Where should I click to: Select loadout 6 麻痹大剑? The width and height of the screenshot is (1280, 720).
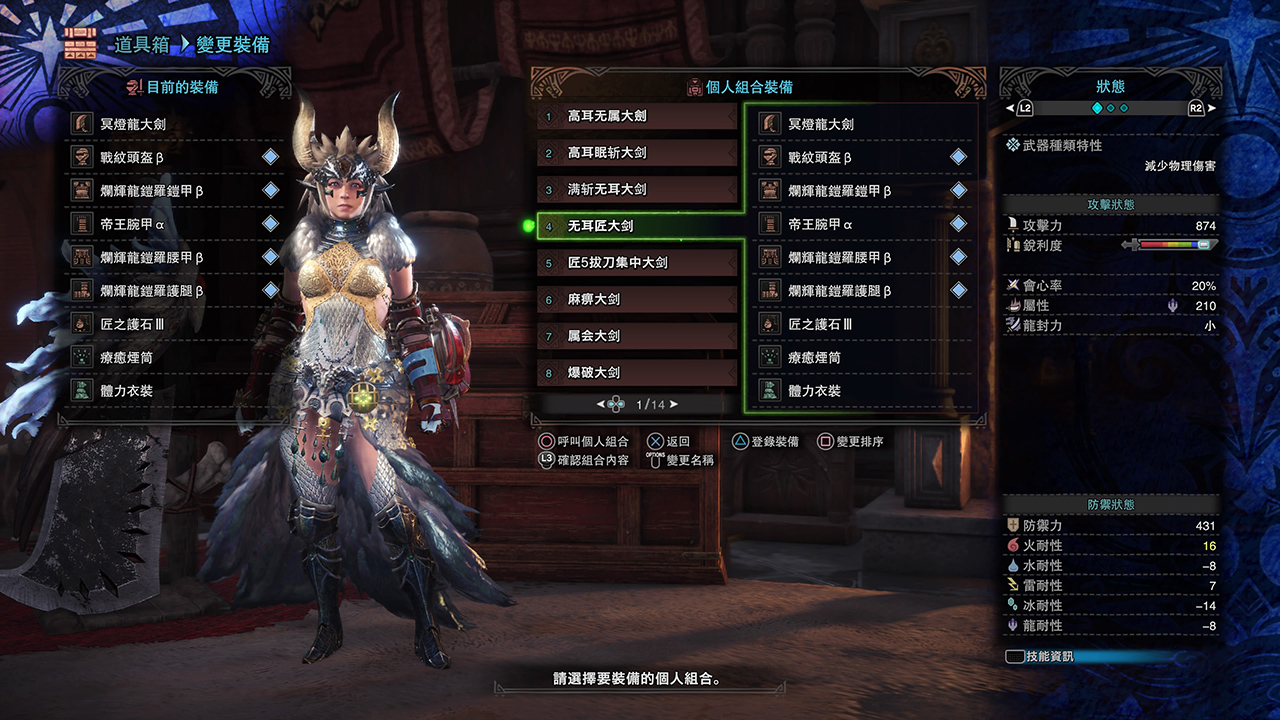[637, 299]
